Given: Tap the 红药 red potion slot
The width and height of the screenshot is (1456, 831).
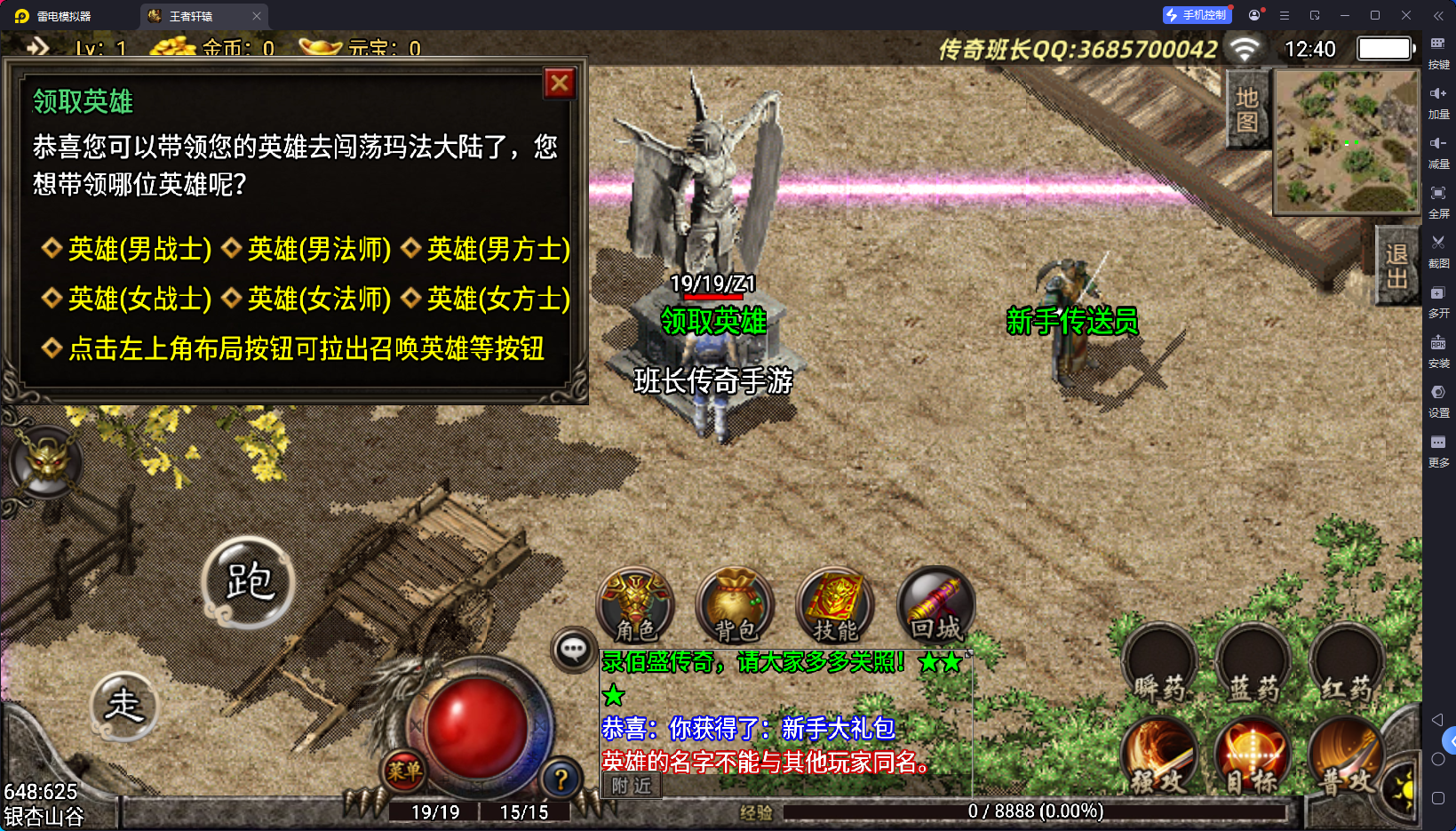Looking at the screenshot, I should click(x=1347, y=665).
